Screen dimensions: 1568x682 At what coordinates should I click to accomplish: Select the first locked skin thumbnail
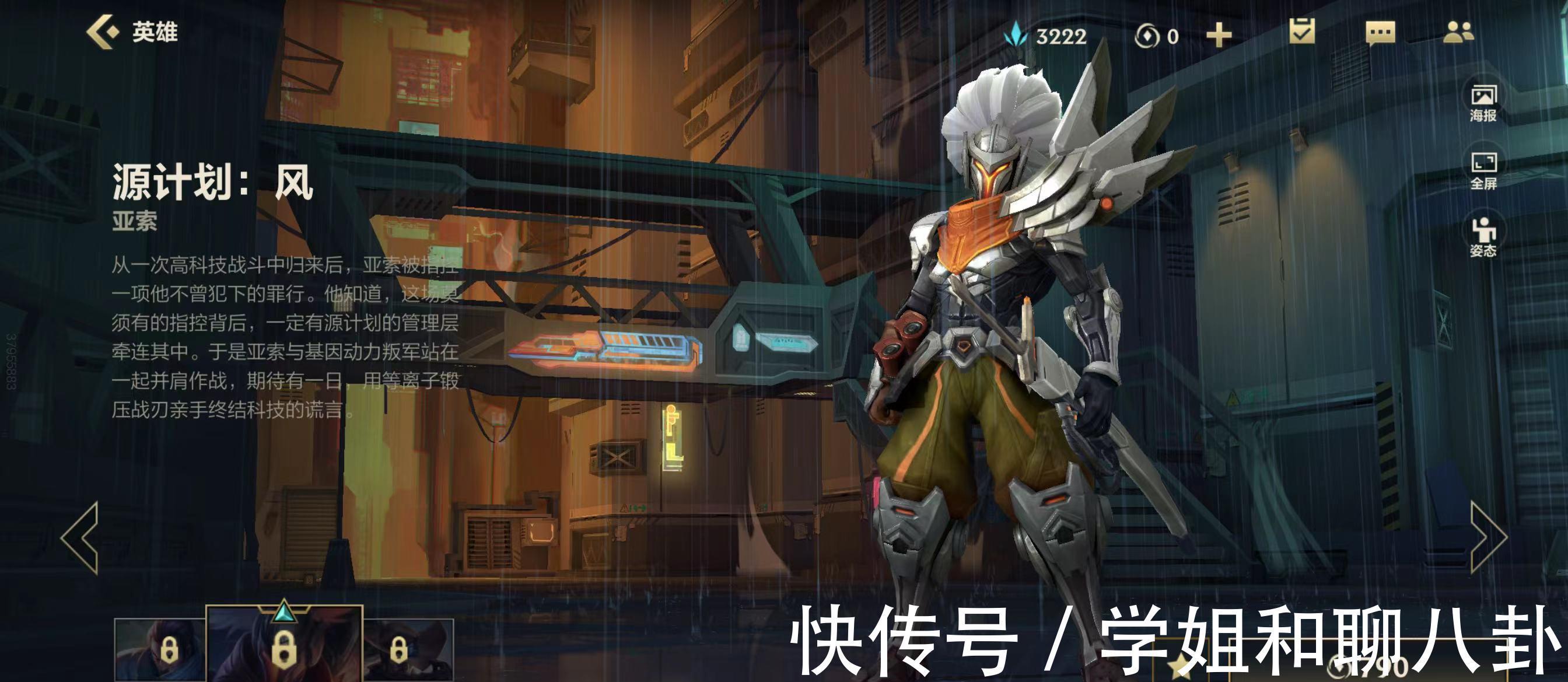coord(159,650)
